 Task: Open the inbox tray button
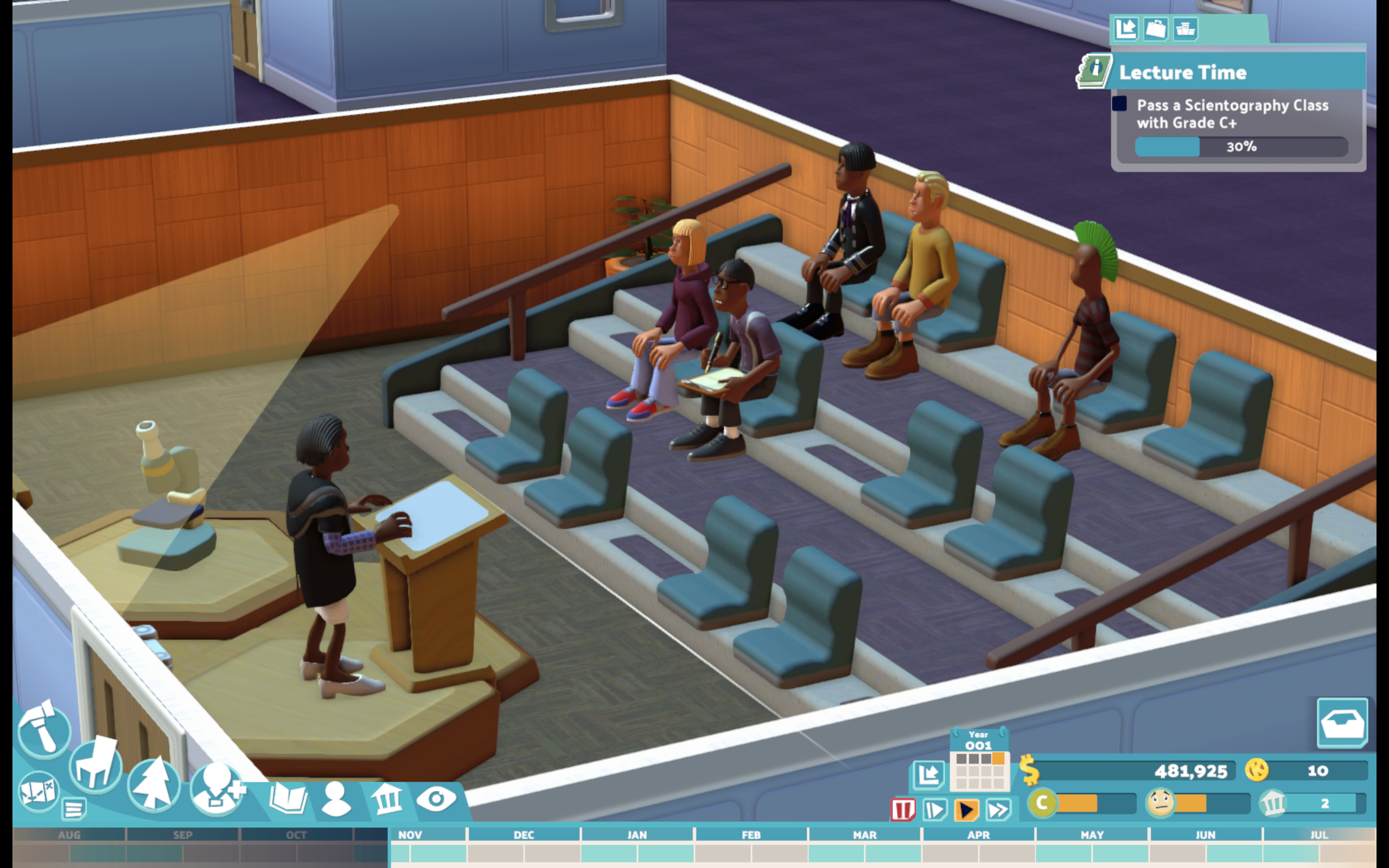tap(1342, 723)
